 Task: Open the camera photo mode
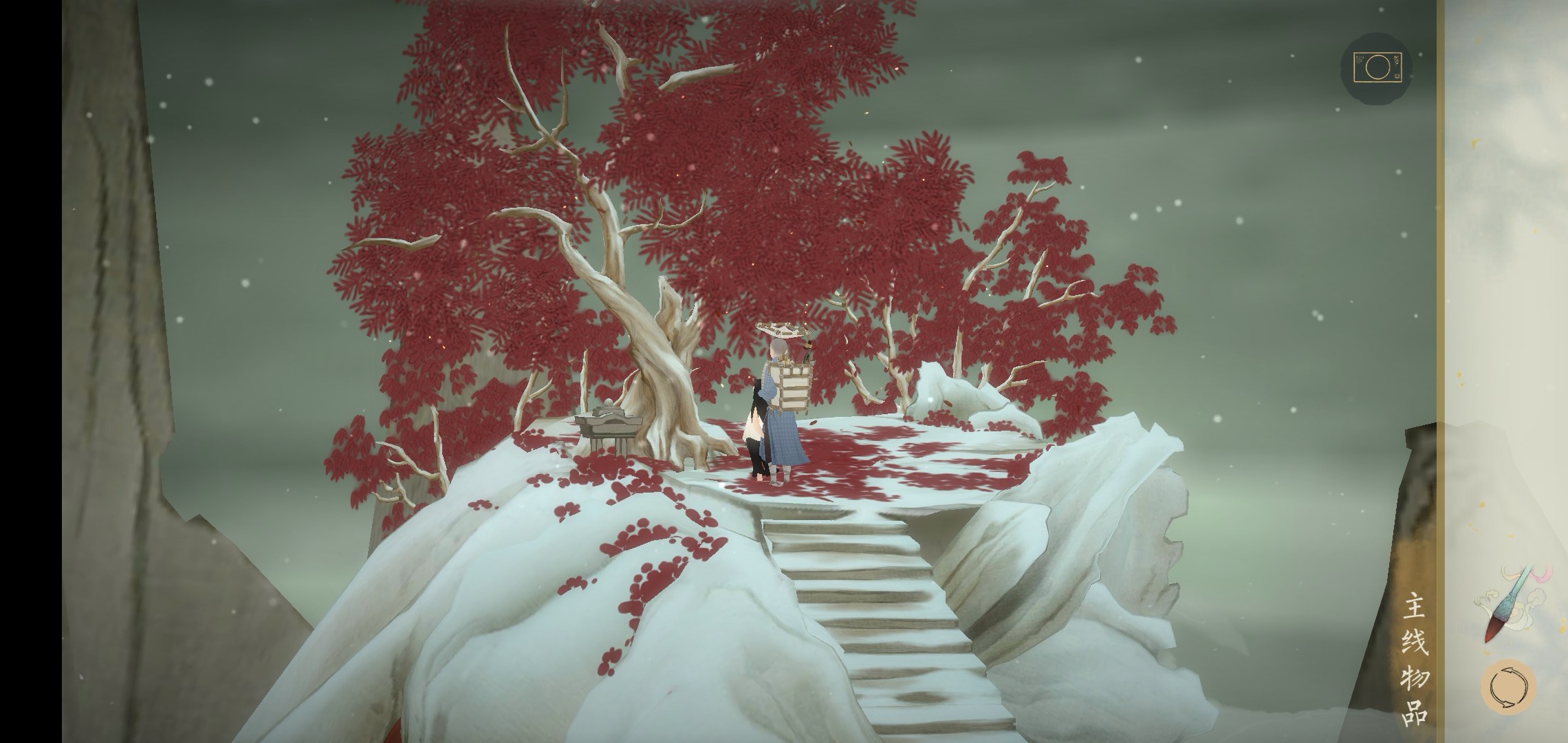(x=1375, y=67)
